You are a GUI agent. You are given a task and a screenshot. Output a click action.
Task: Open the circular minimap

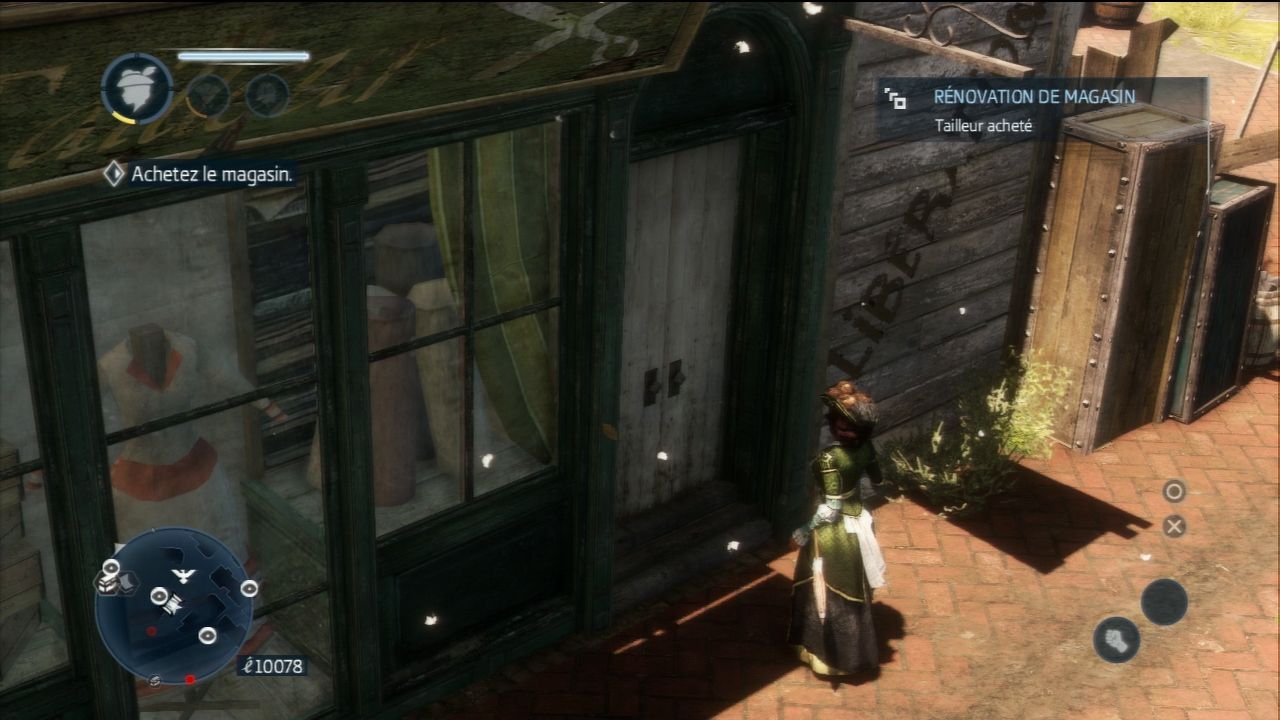pyautogui.click(x=174, y=606)
